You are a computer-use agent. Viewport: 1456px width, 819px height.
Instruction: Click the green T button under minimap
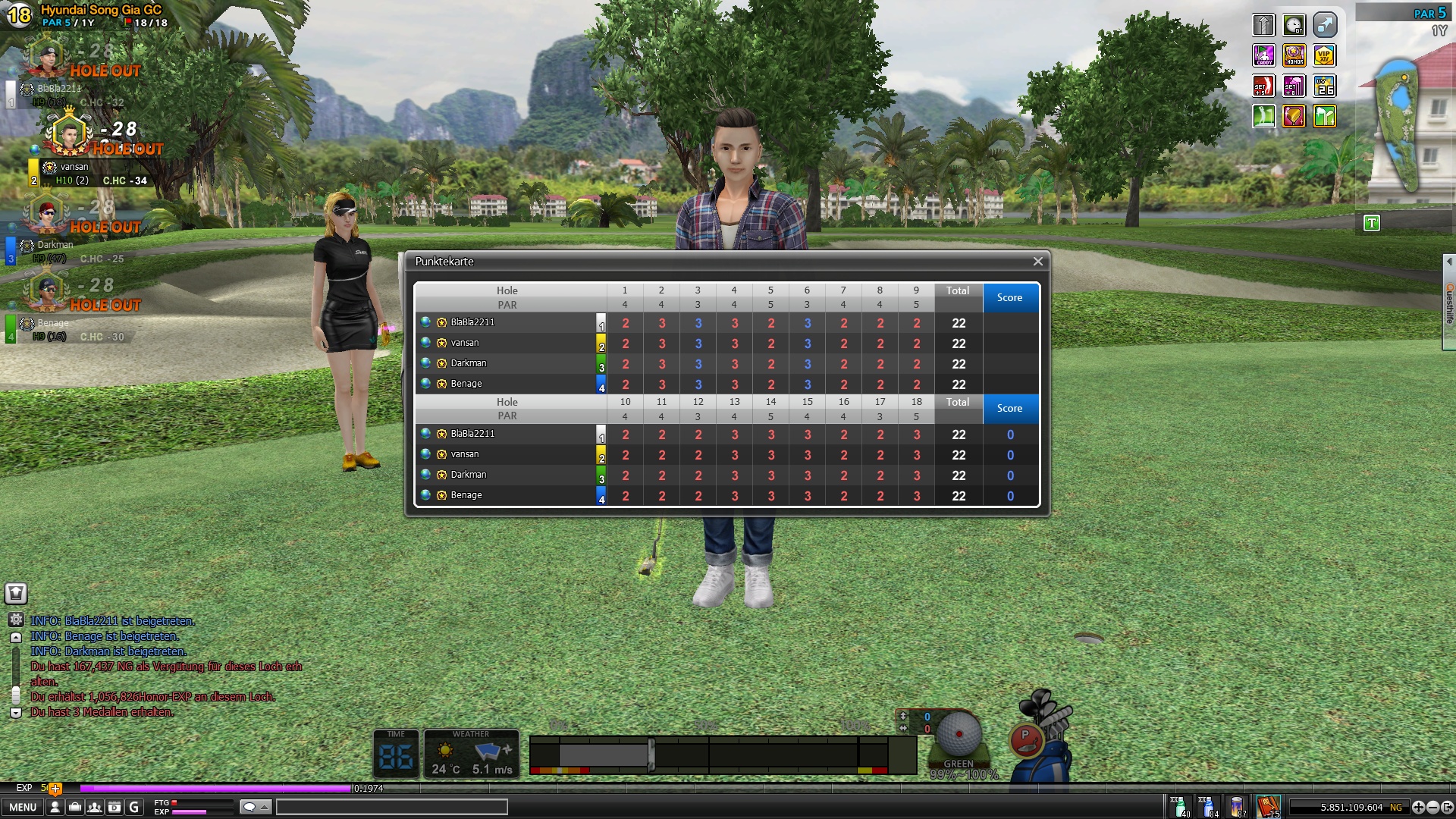[1371, 223]
